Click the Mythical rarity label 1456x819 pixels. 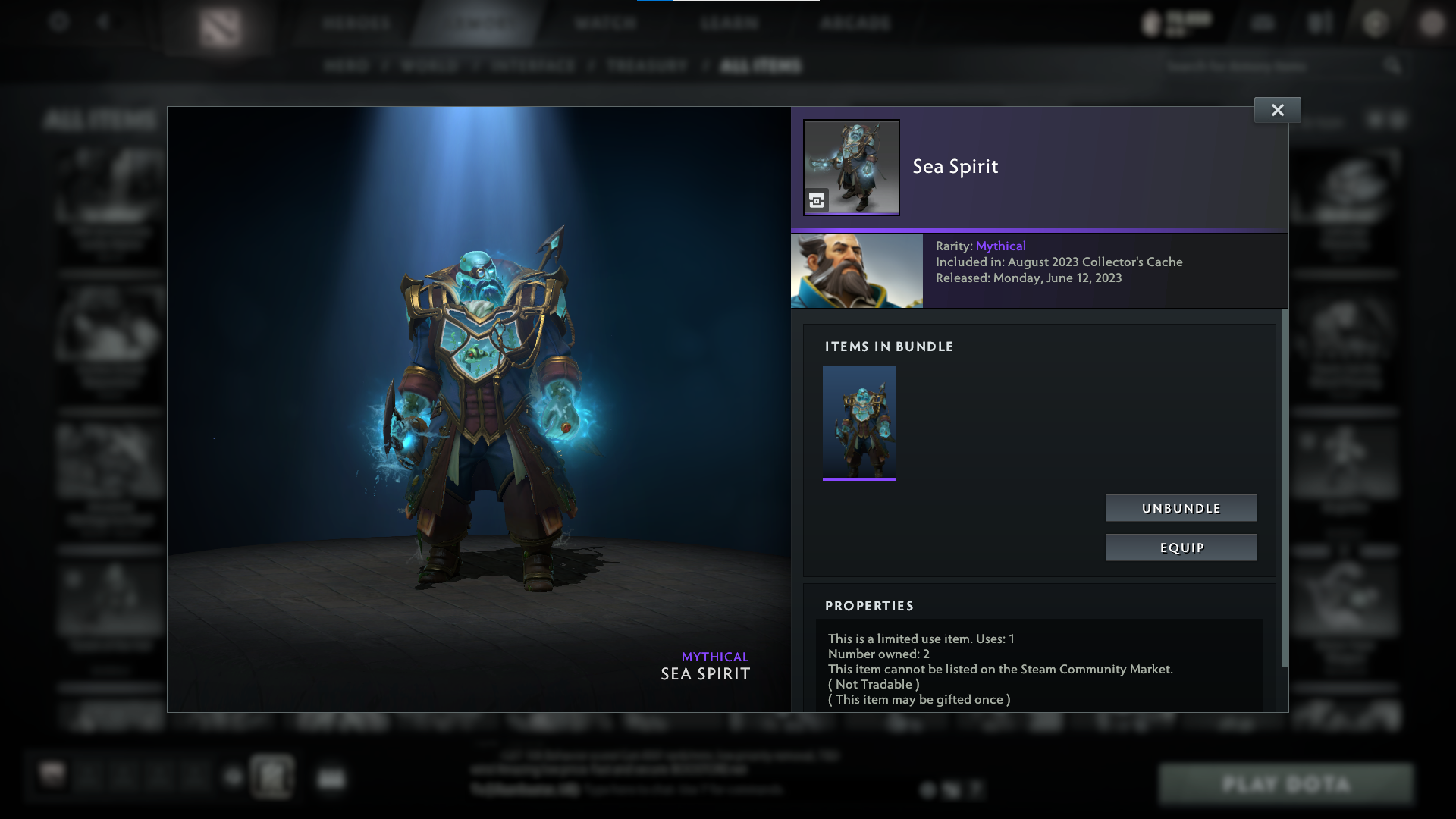1001,246
